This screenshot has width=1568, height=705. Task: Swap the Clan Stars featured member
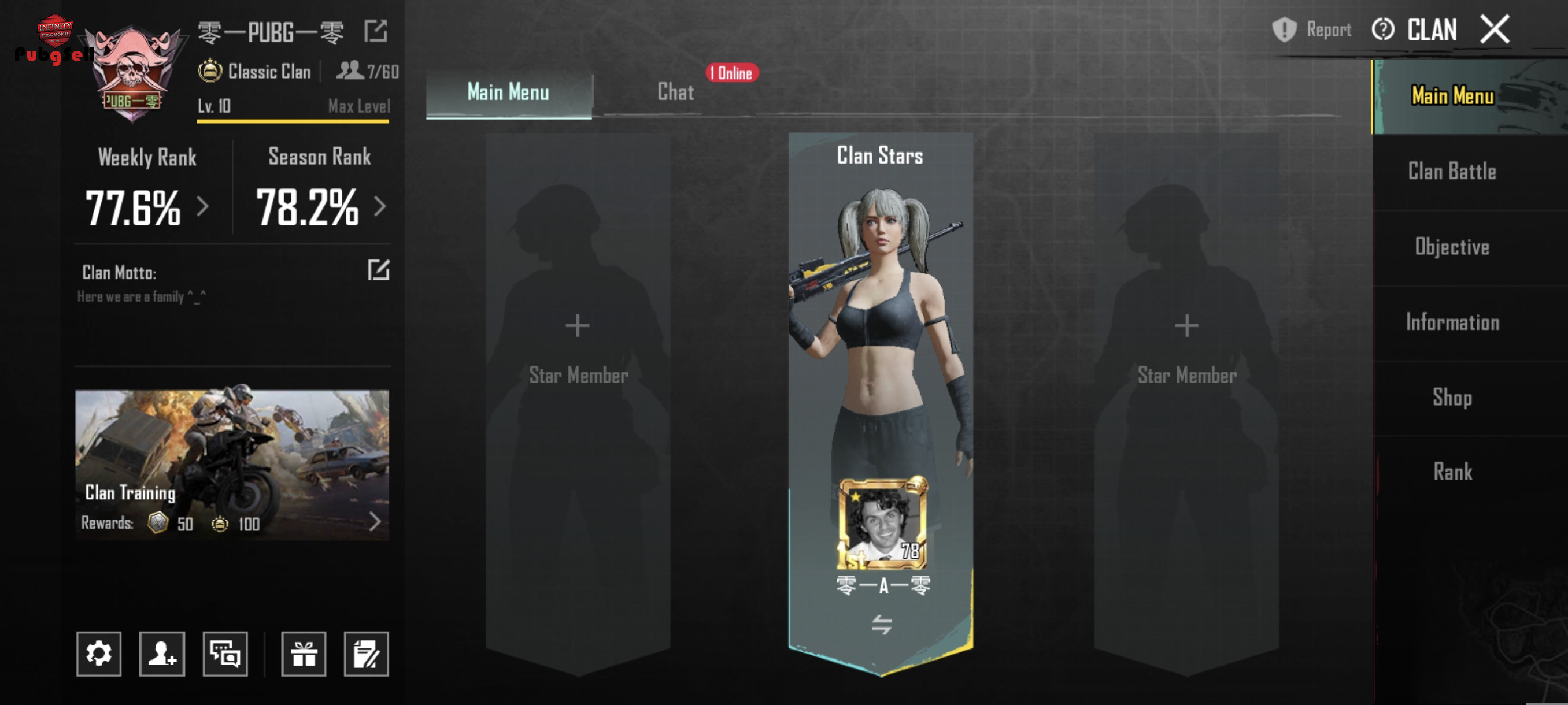coord(881,624)
